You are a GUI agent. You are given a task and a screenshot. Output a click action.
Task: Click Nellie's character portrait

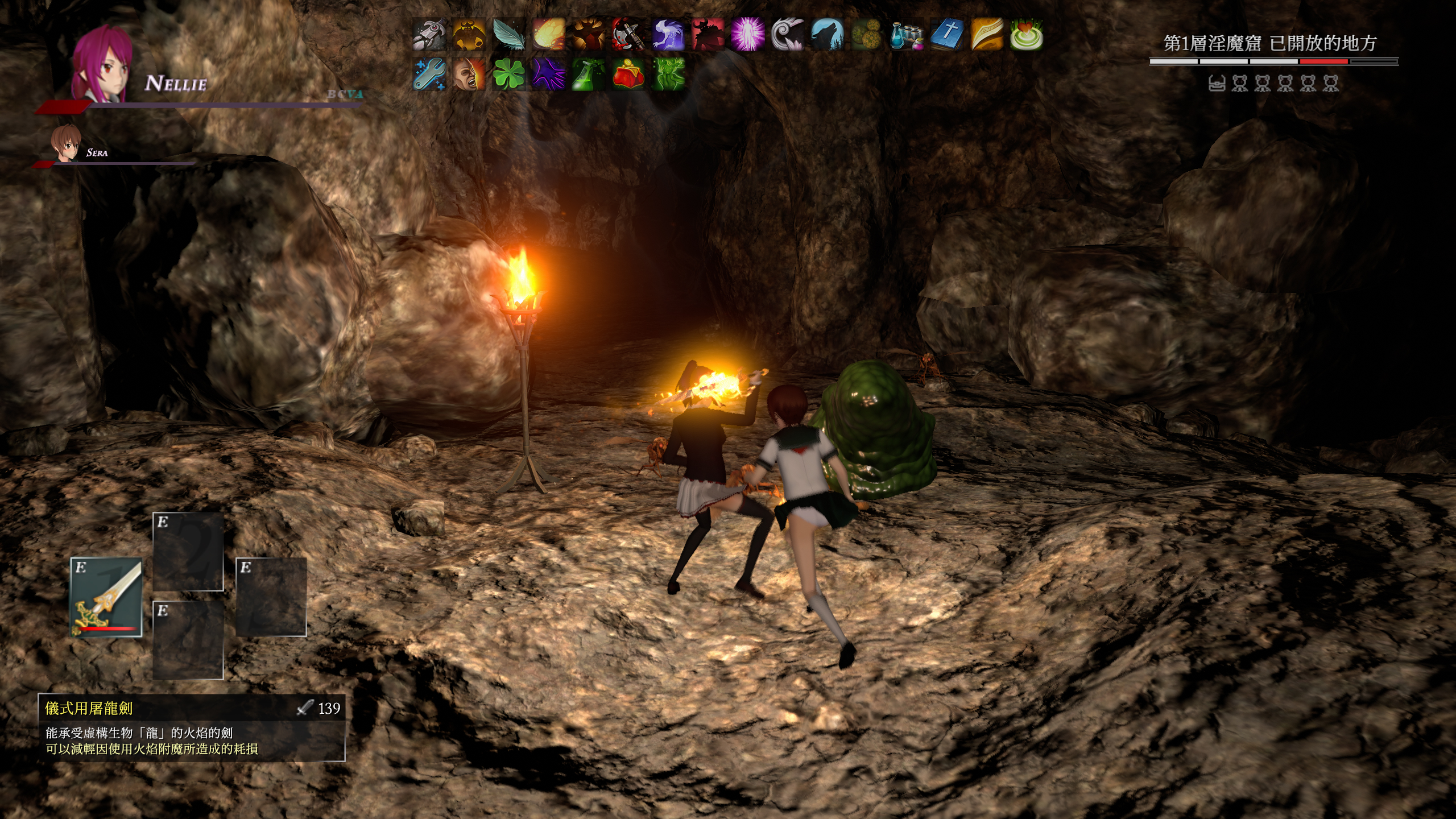pos(103,63)
